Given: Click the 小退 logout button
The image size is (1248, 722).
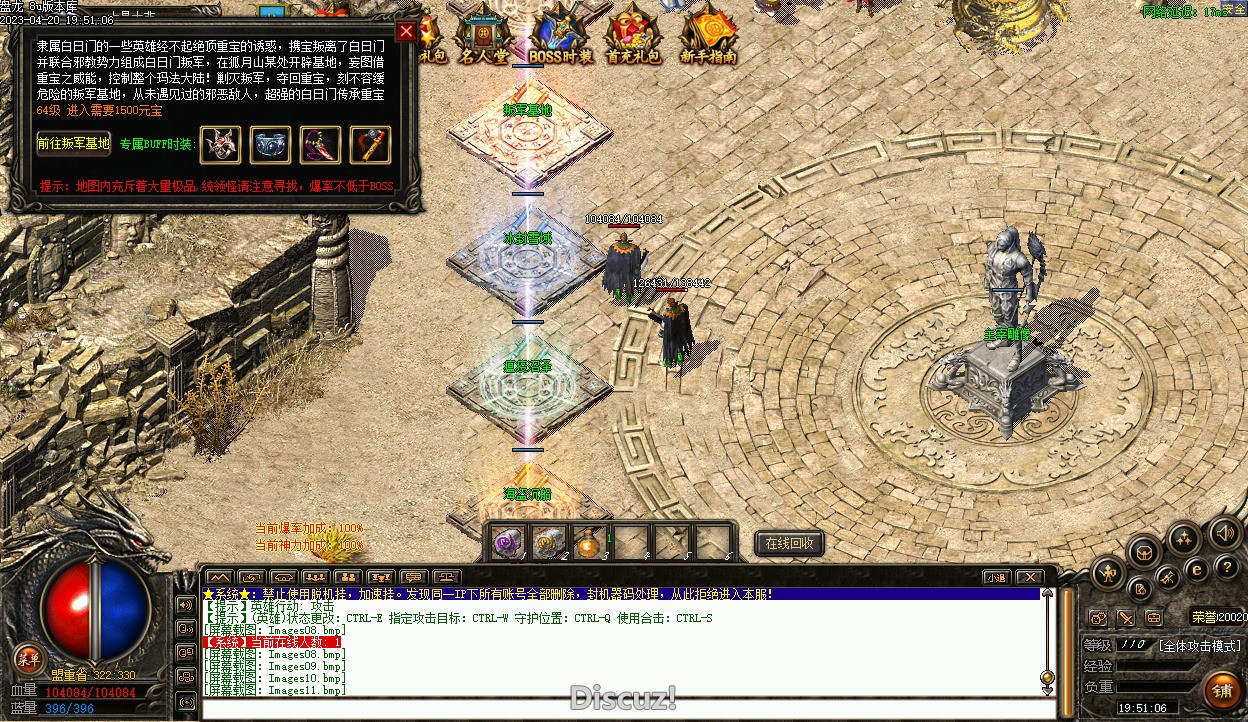Looking at the screenshot, I should [x=997, y=577].
